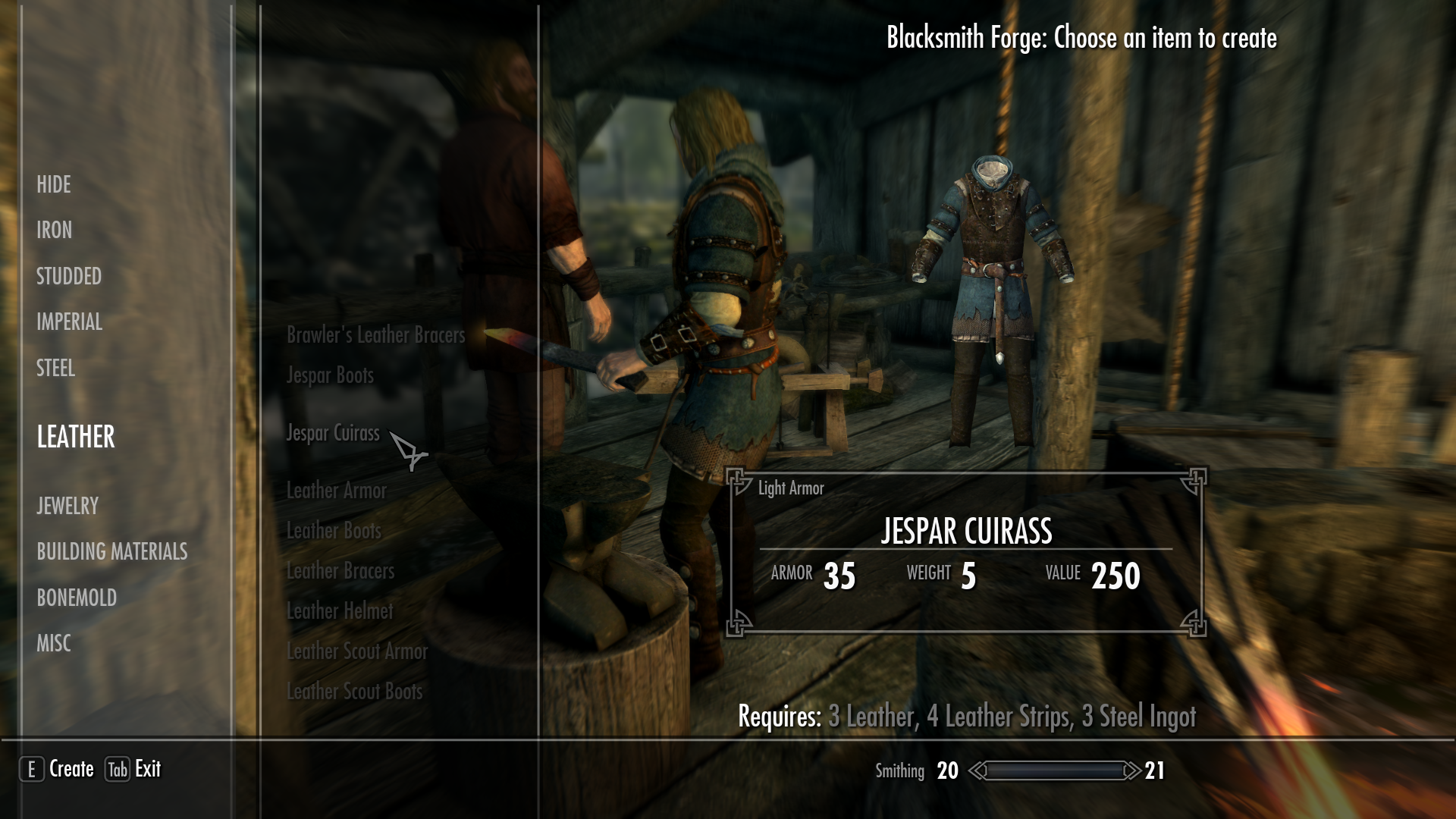The width and height of the screenshot is (1456, 819).
Task: Select Leather Armor in the list
Action: [336, 491]
